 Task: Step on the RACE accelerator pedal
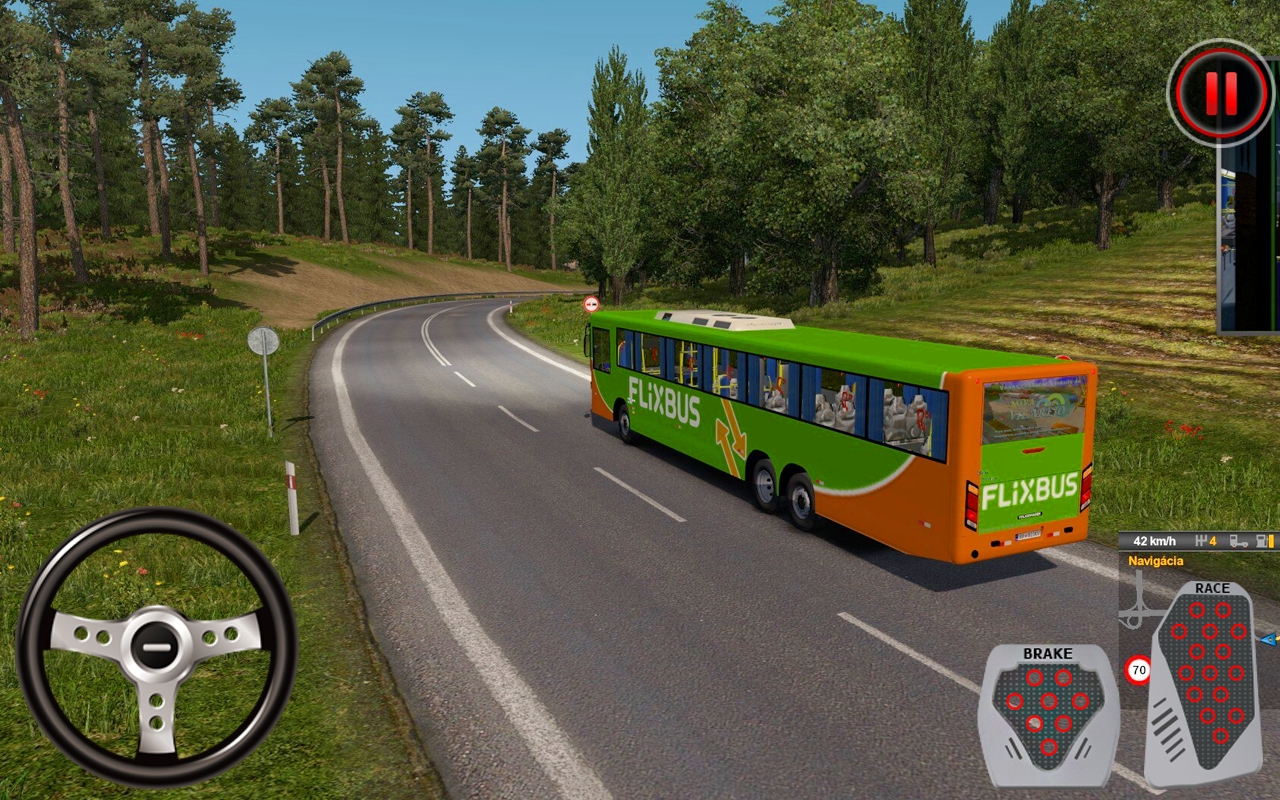point(1206,680)
